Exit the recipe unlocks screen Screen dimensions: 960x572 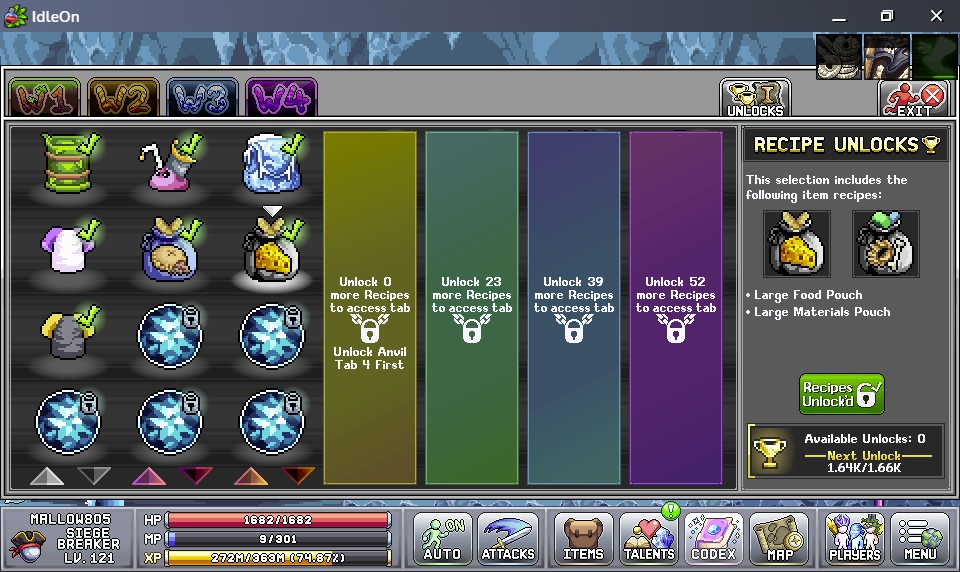pos(913,100)
